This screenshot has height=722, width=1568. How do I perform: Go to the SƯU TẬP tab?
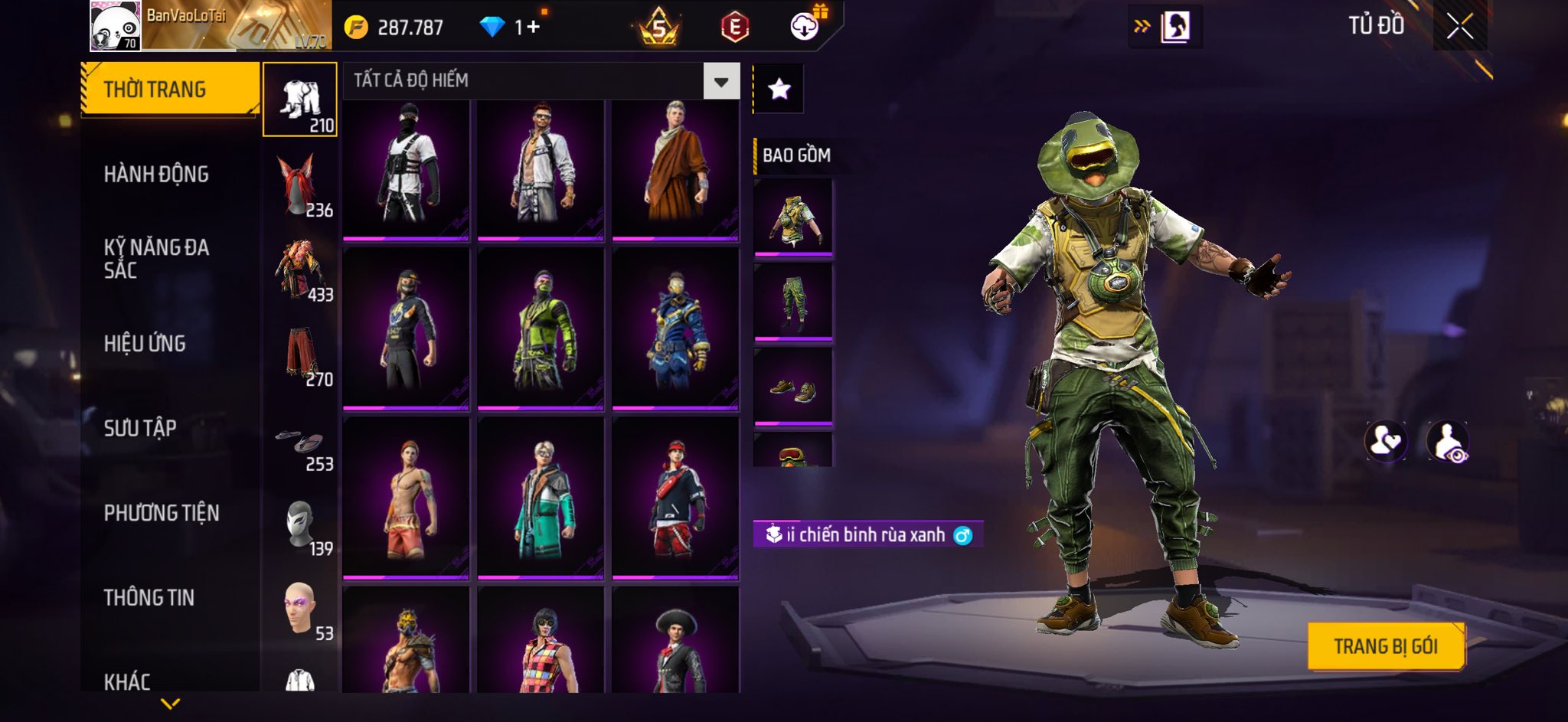140,428
